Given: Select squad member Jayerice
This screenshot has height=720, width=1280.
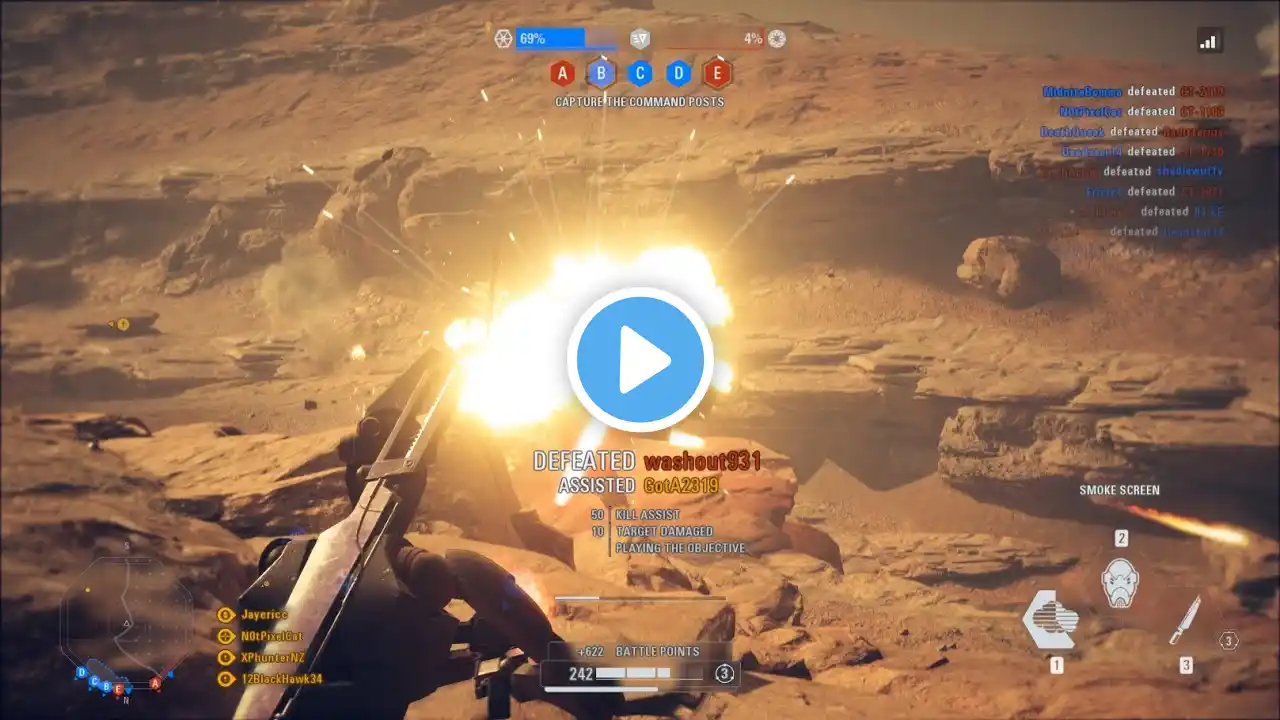Looking at the screenshot, I should (264, 615).
